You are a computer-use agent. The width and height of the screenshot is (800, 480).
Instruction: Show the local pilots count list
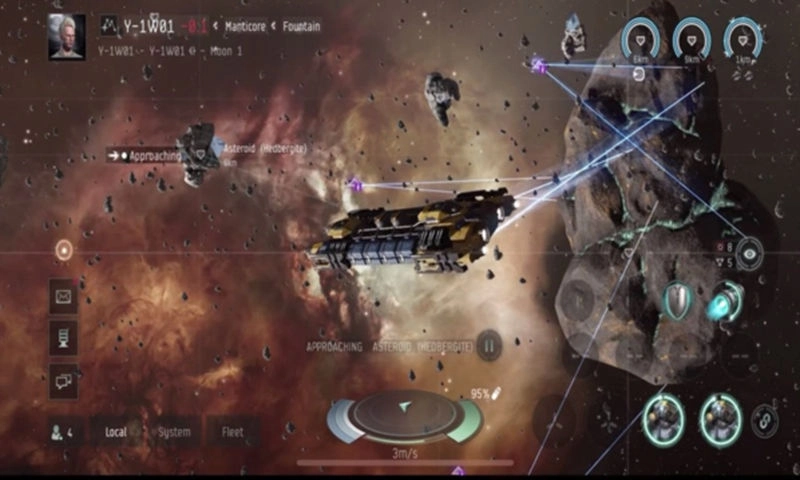pos(61,433)
